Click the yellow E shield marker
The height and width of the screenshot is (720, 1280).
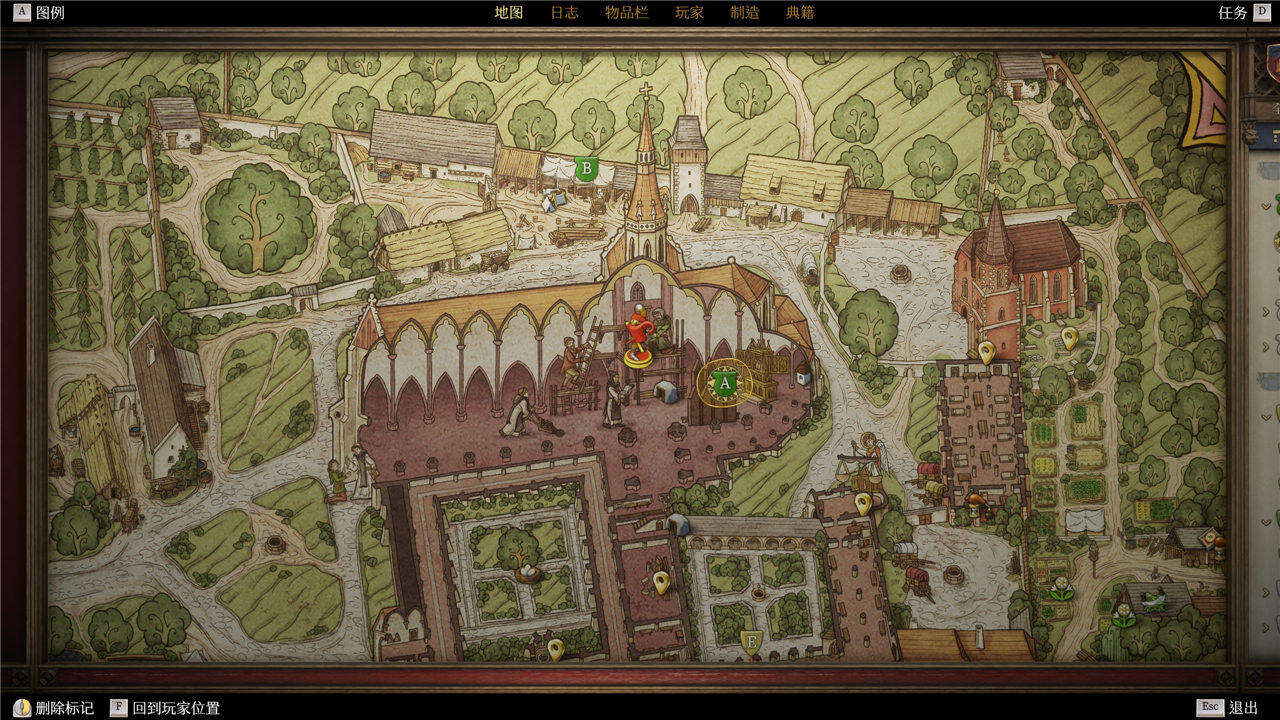coord(750,639)
